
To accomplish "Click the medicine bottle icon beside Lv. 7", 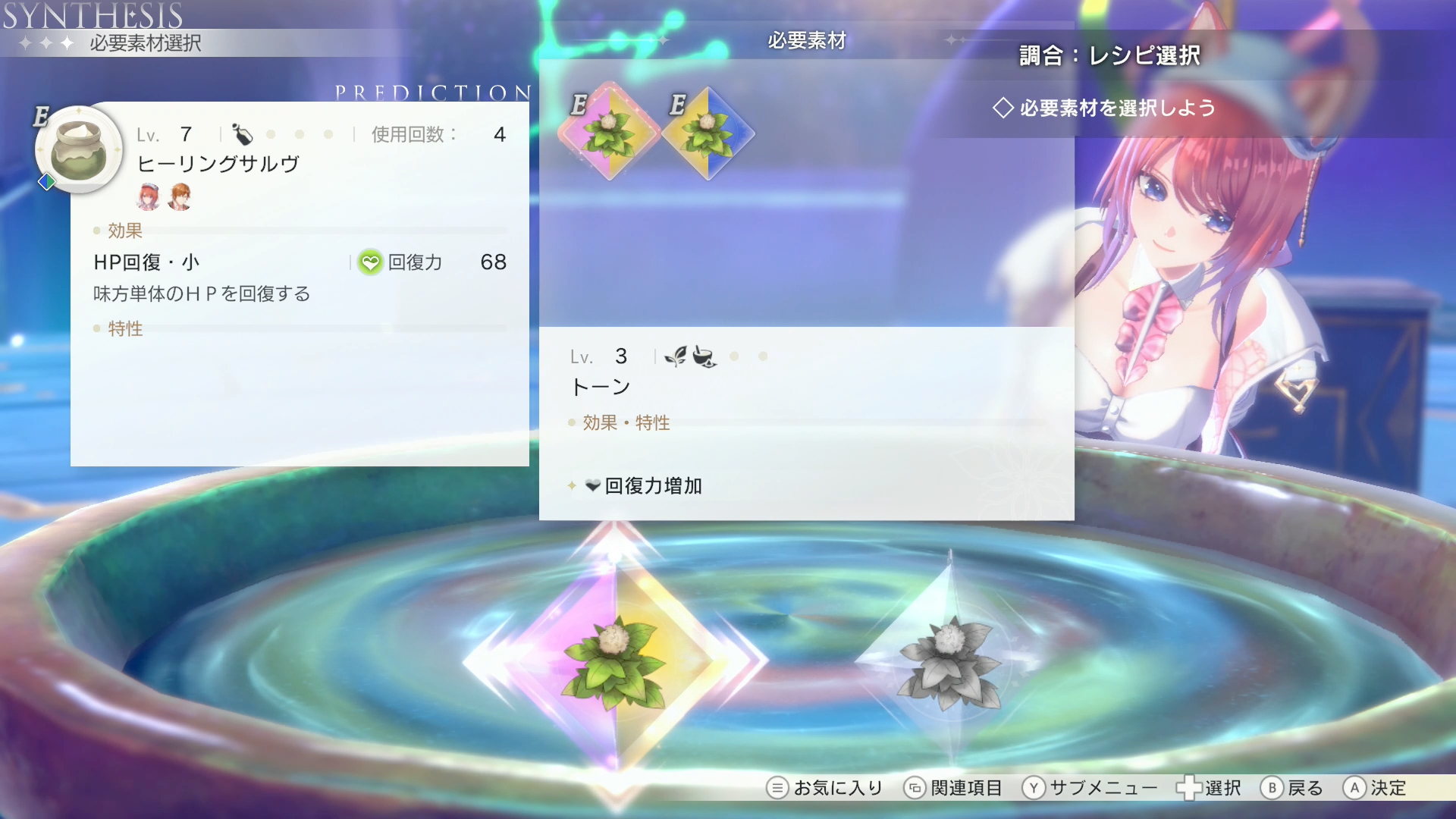I will click(243, 134).
